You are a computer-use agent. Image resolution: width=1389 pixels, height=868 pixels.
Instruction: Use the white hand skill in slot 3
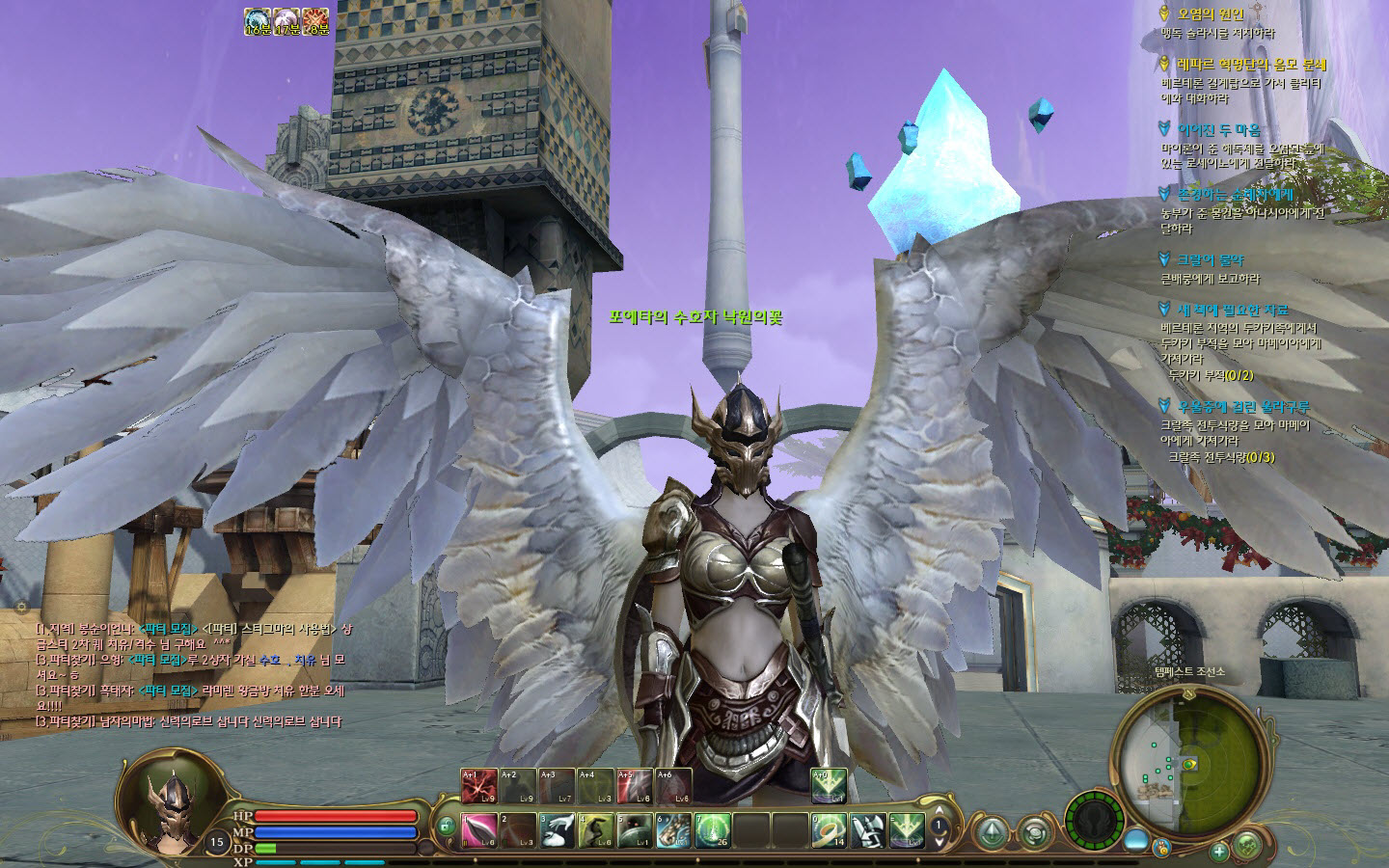557,830
